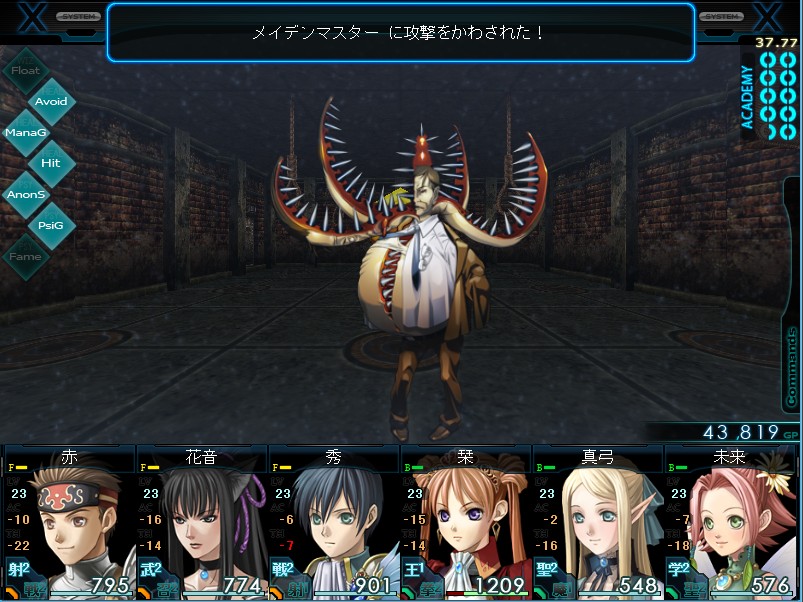This screenshot has width=803, height=602.
Task: Click the dimmed Fame diamond
Action: coord(26,256)
